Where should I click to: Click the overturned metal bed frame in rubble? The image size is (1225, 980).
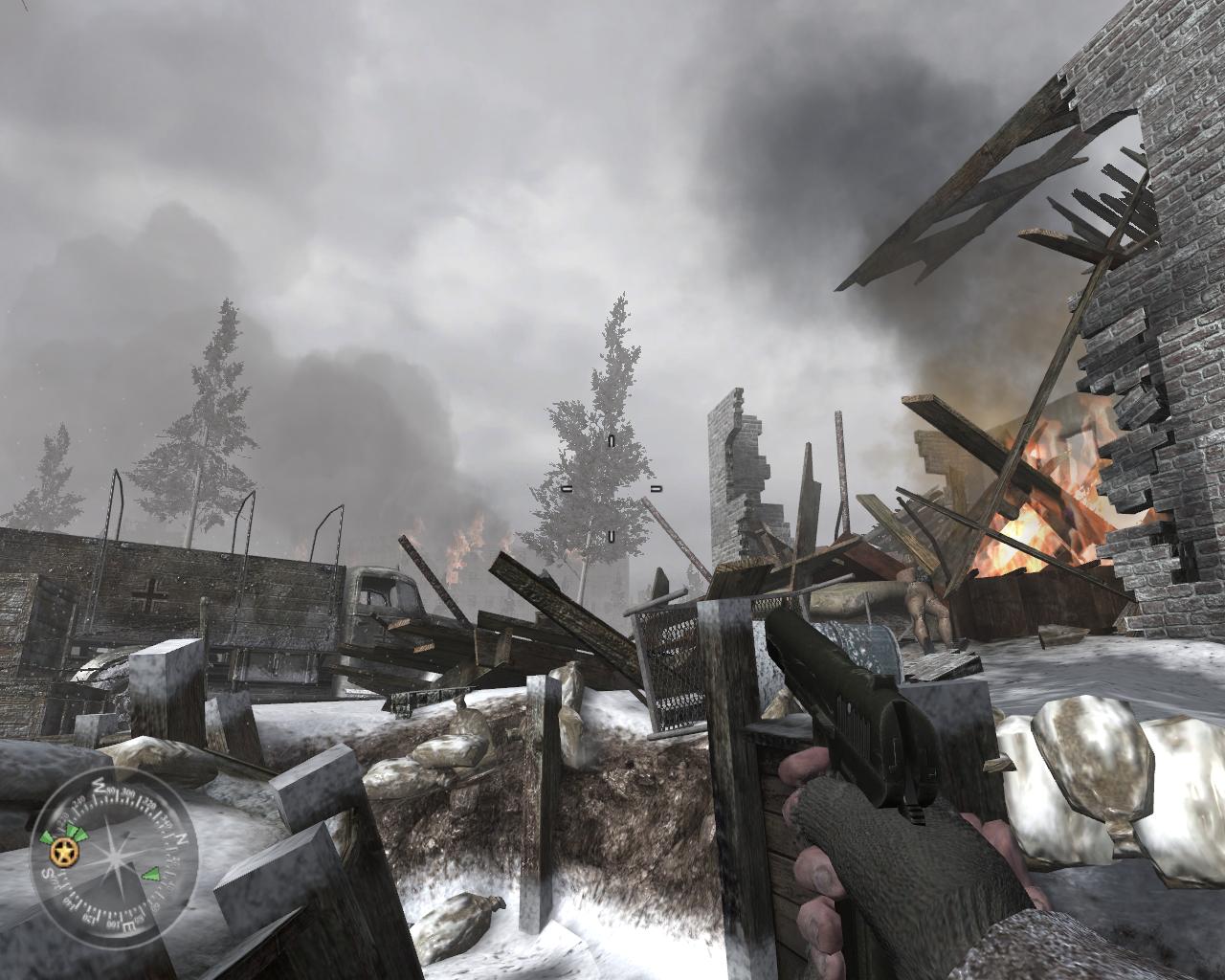tap(670, 660)
